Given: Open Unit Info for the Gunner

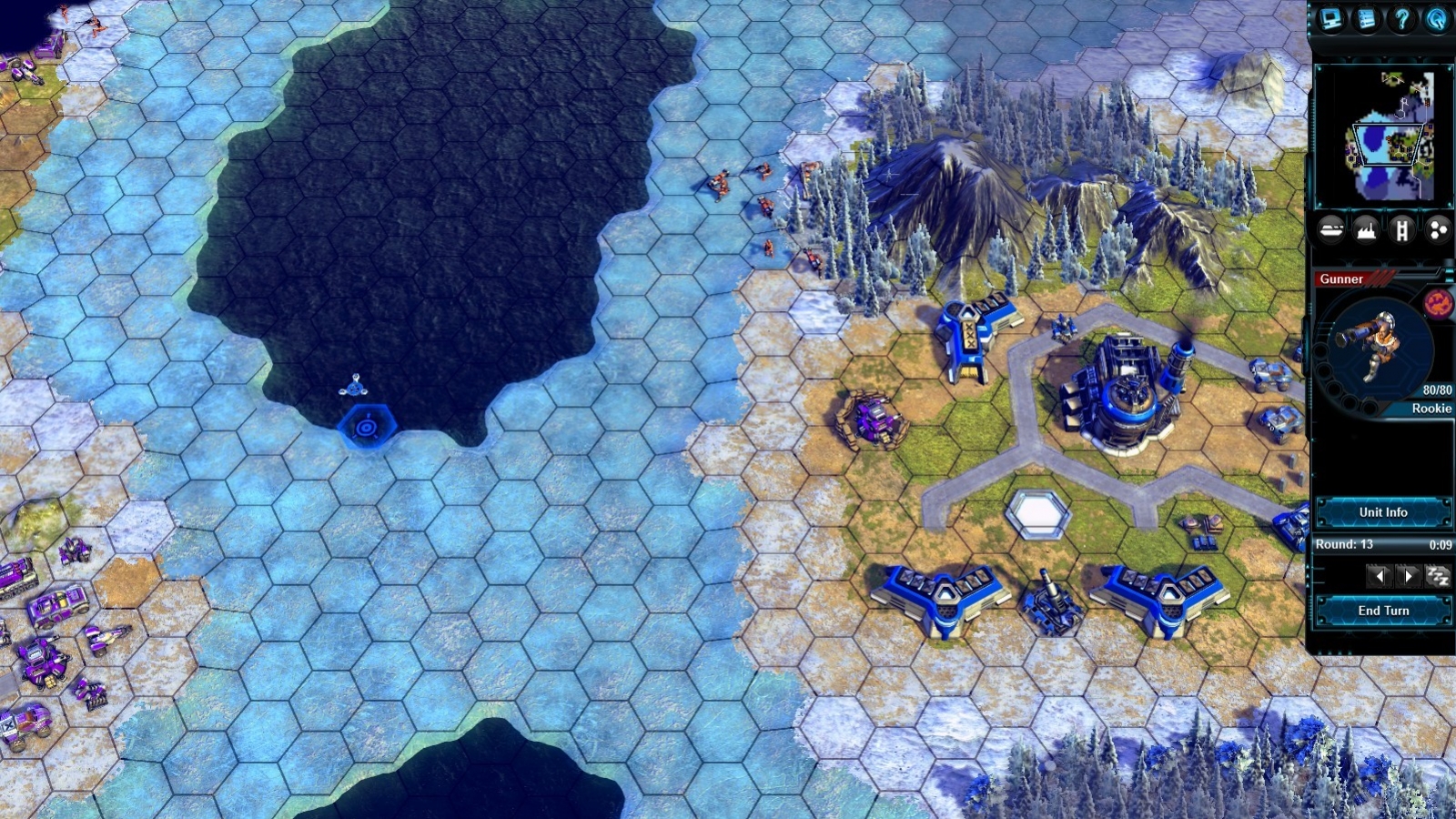Looking at the screenshot, I should click(1384, 512).
